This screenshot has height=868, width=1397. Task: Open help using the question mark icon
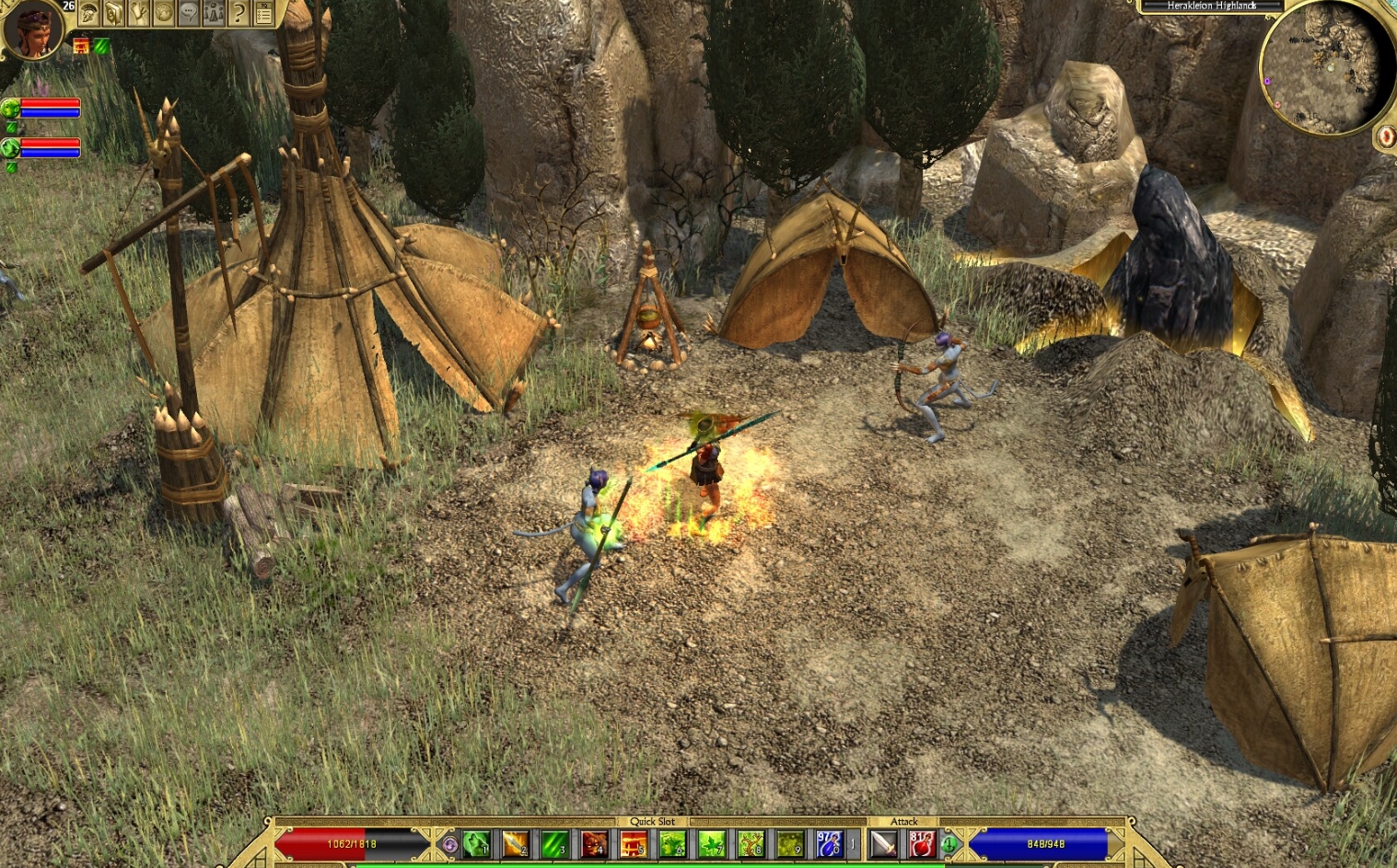(x=238, y=14)
